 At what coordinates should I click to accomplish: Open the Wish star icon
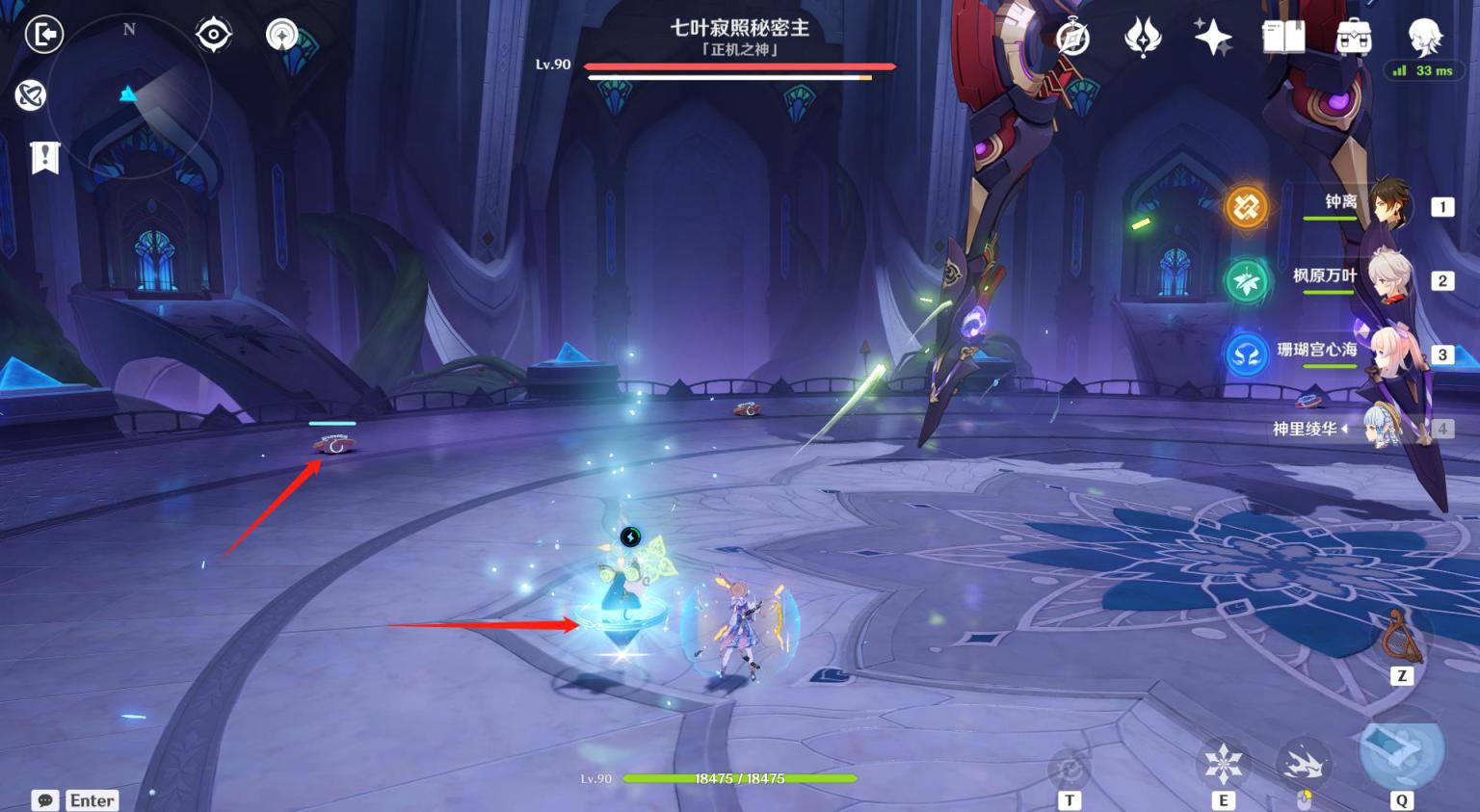coord(1212,38)
